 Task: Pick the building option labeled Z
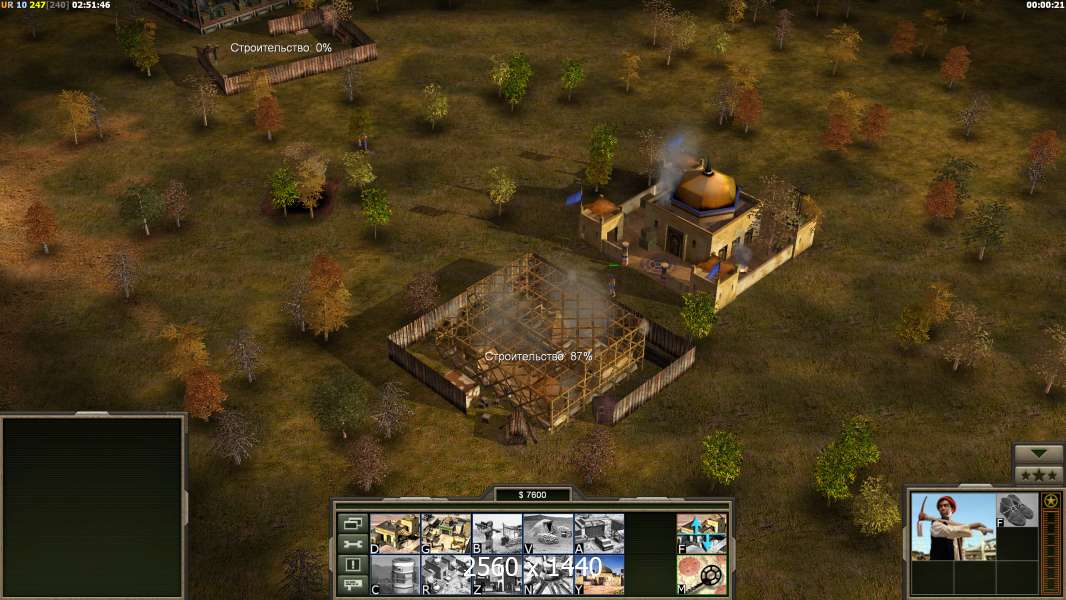pyautogui.click(x=496, y=575)
